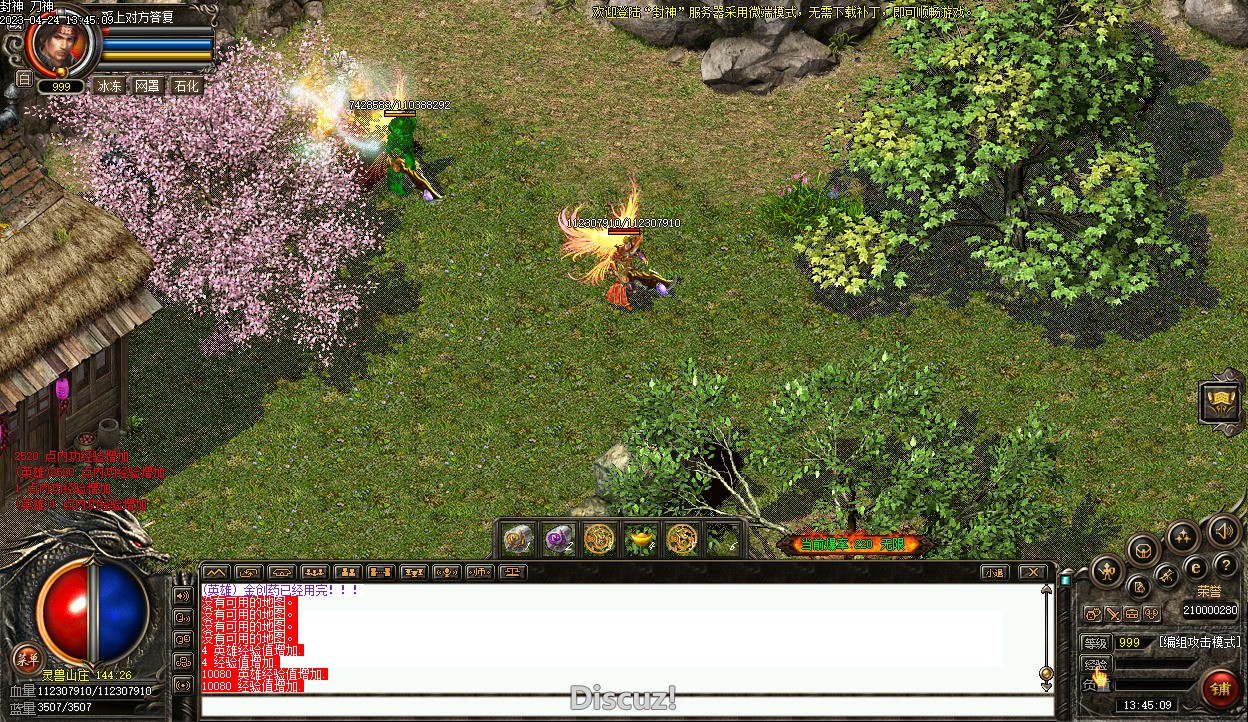Viewport: 1248px width, 722px height.
Task: Open the bag via the treasure chest icon
Action: coord(1142,549)
